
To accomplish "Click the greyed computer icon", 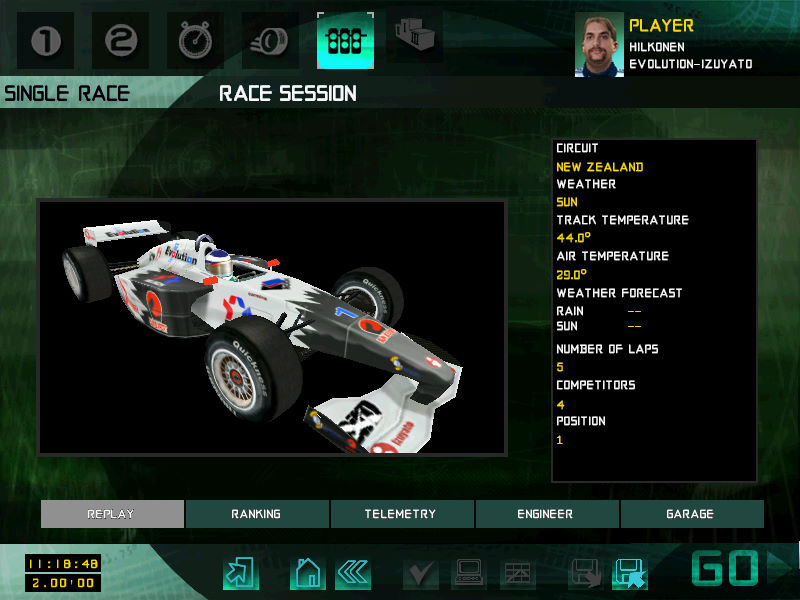I will coord(469,573).
